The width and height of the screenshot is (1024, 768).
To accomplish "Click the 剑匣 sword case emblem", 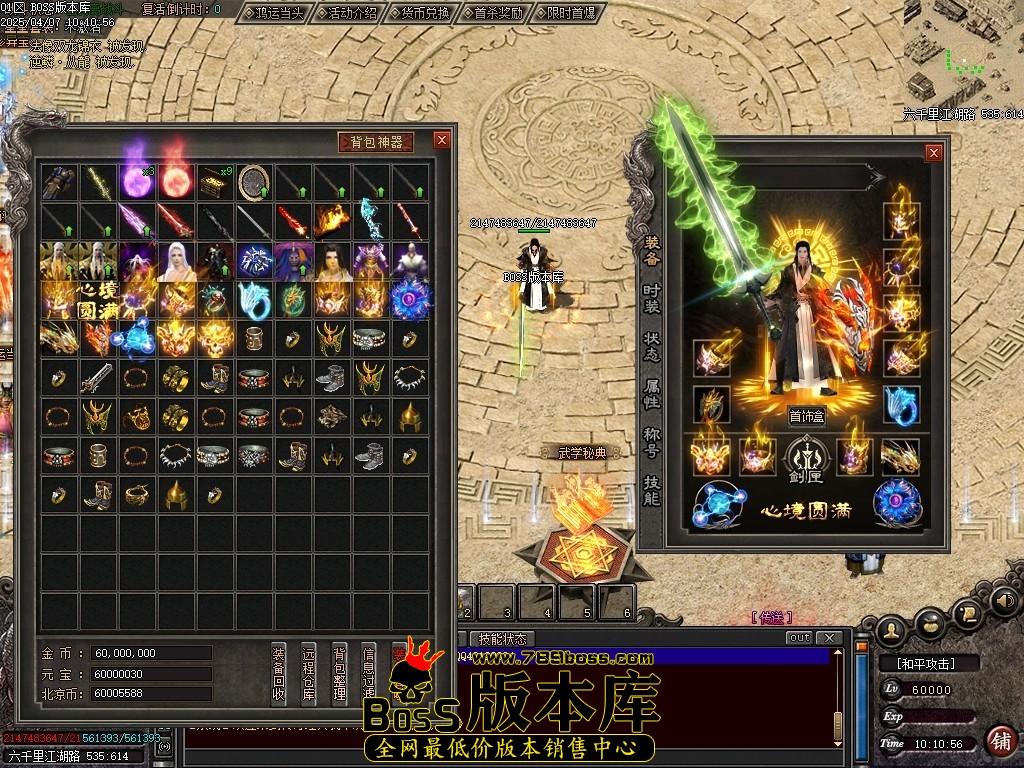I will [x=805, y=458].
